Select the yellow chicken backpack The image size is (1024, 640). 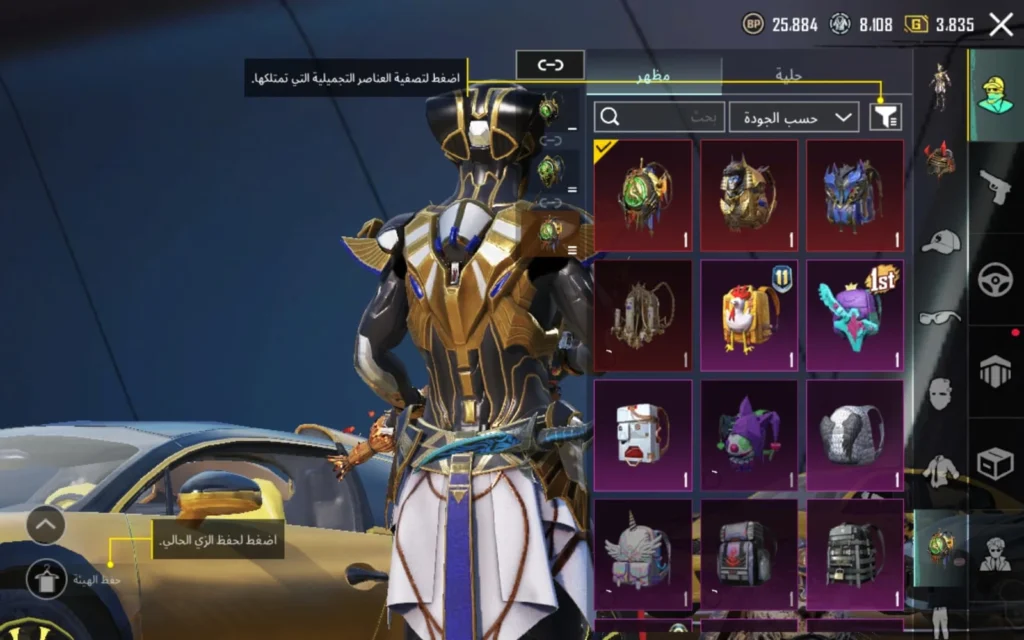tap(749, 315)
